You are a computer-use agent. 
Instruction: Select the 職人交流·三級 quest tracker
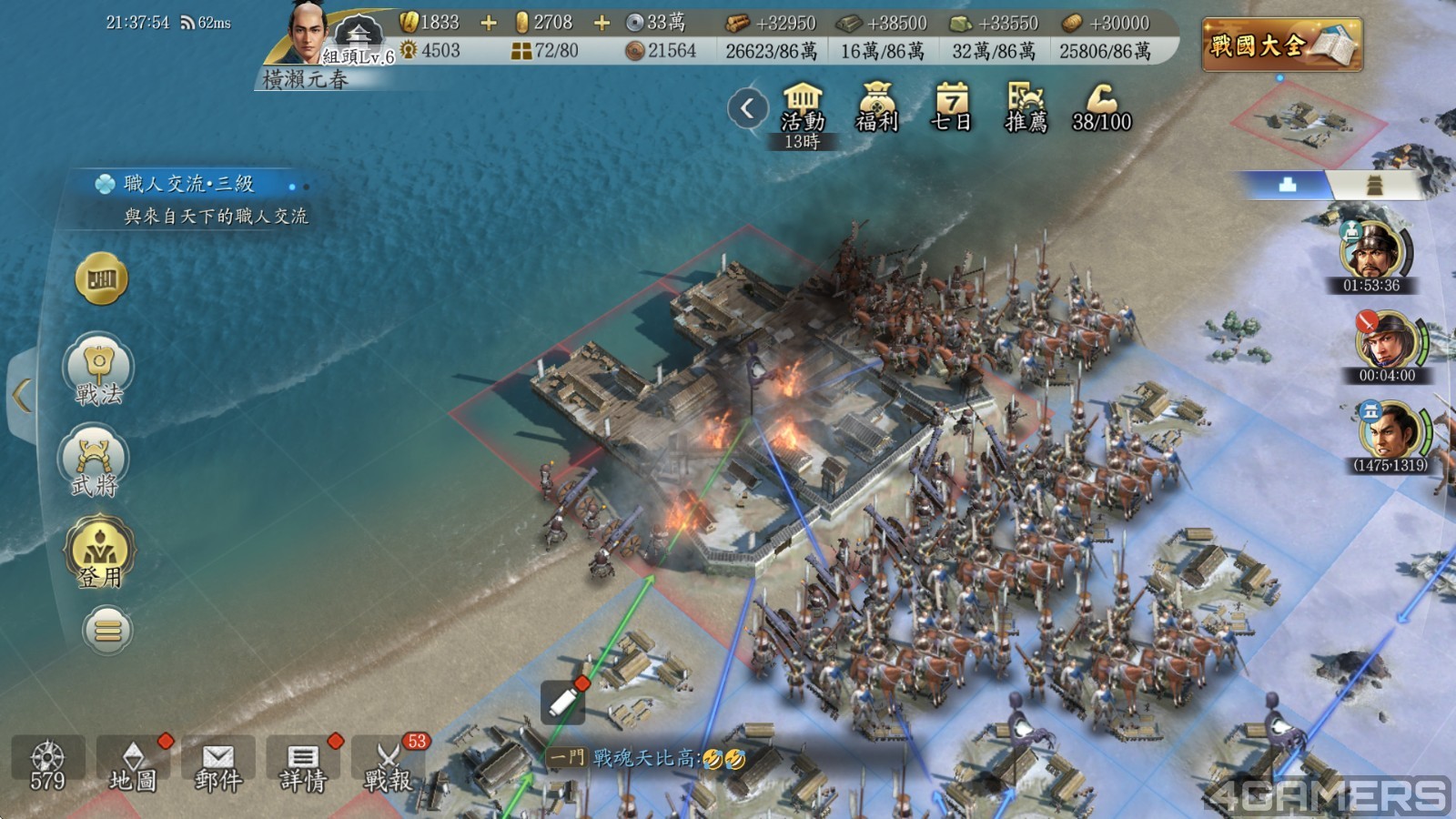(x=189, y=199)
